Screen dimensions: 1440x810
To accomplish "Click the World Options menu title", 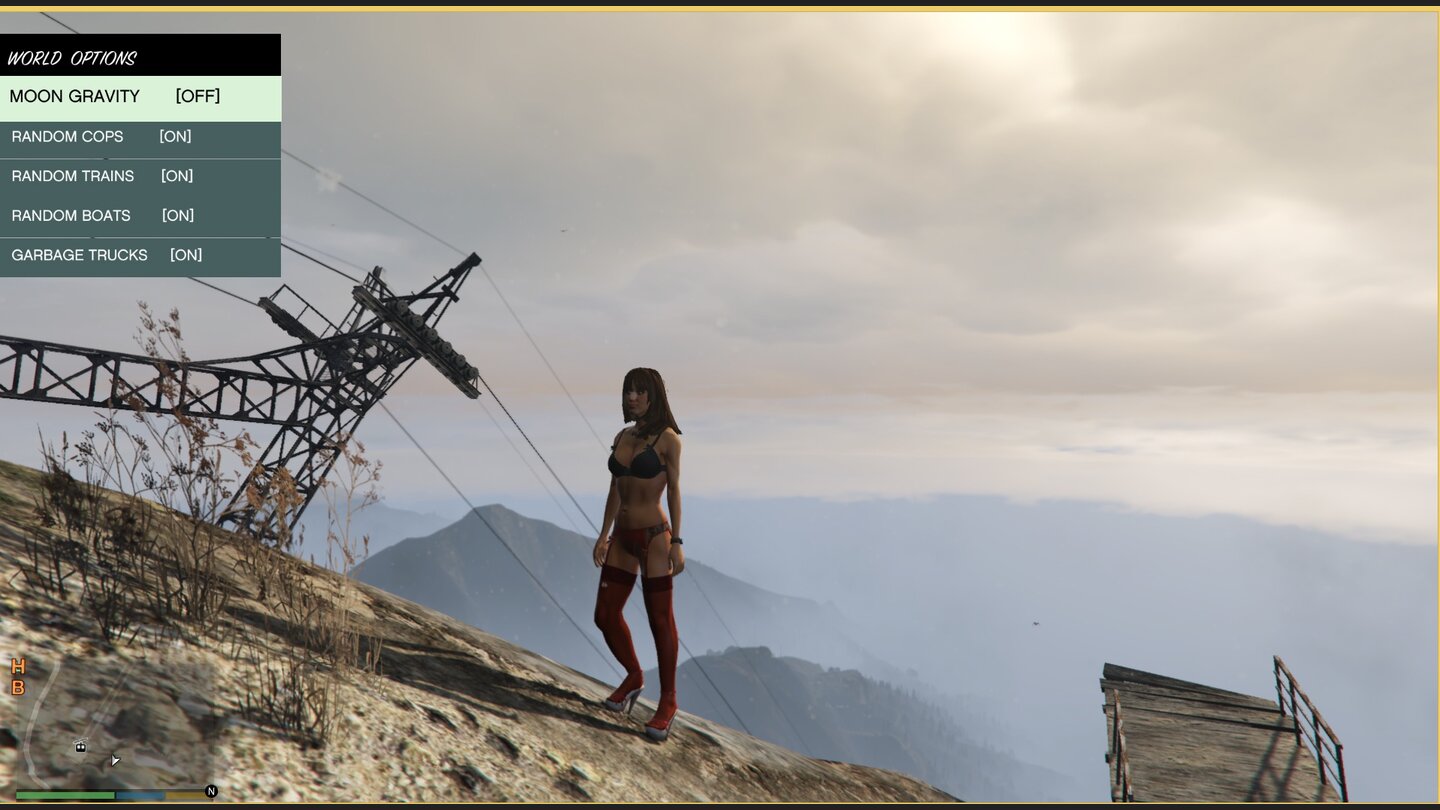I will (x=72, y=57).
